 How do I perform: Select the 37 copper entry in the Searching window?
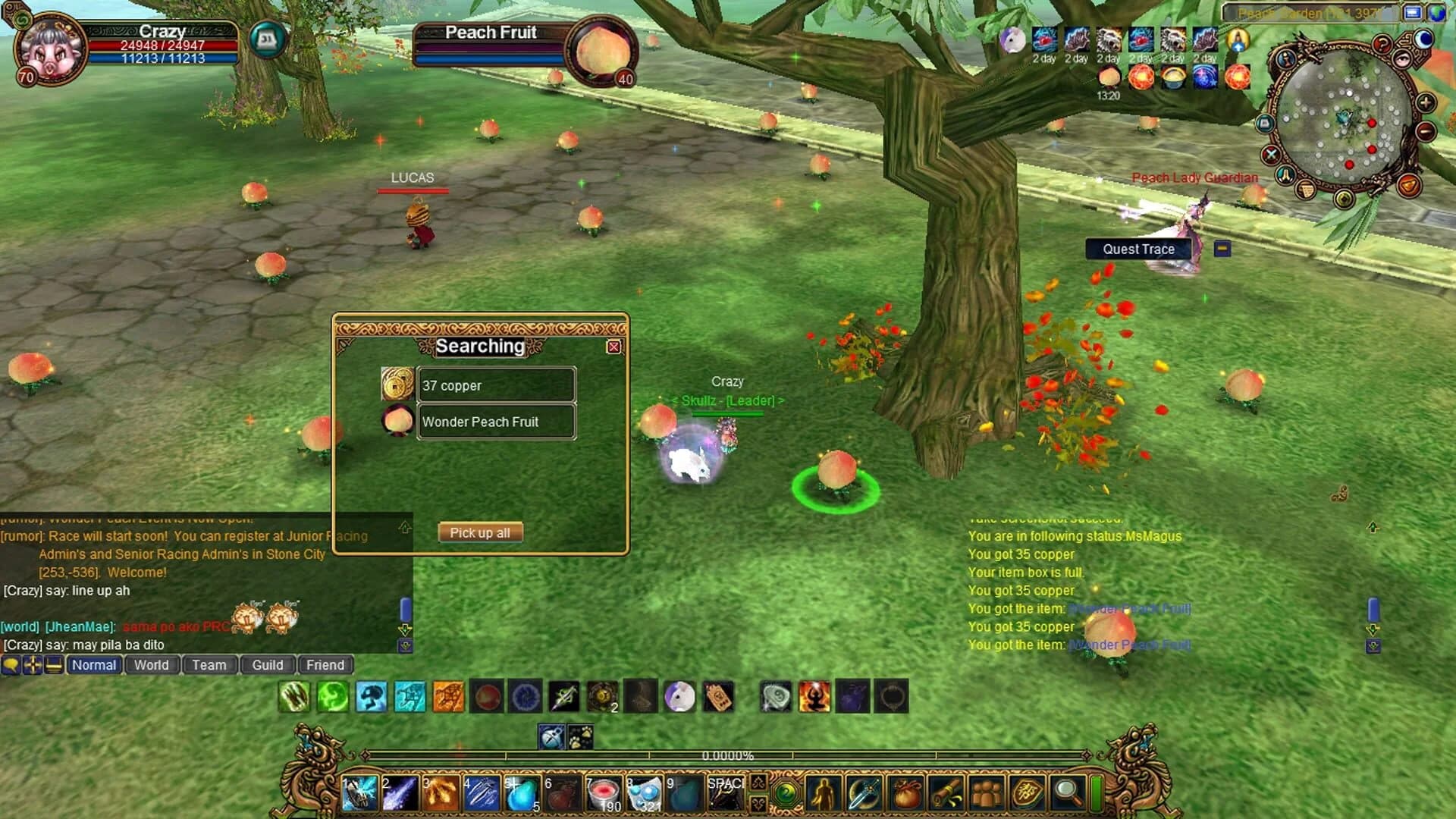coord(497,385)
